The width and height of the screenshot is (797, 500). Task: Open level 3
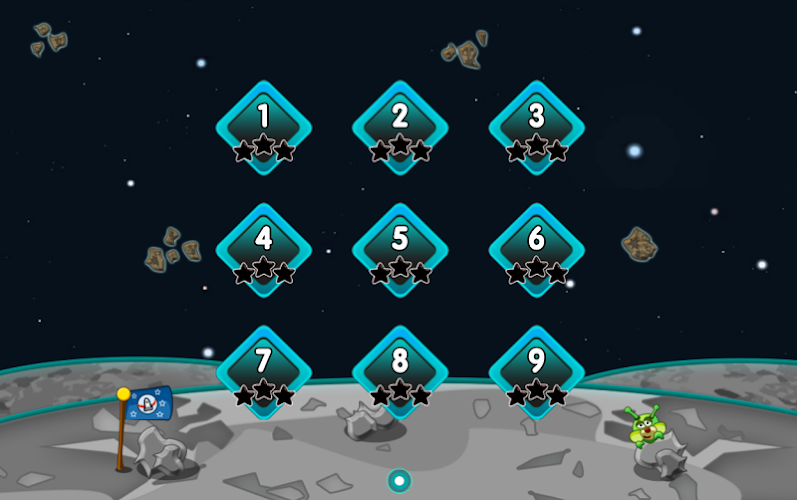click(x=536, y=128)
